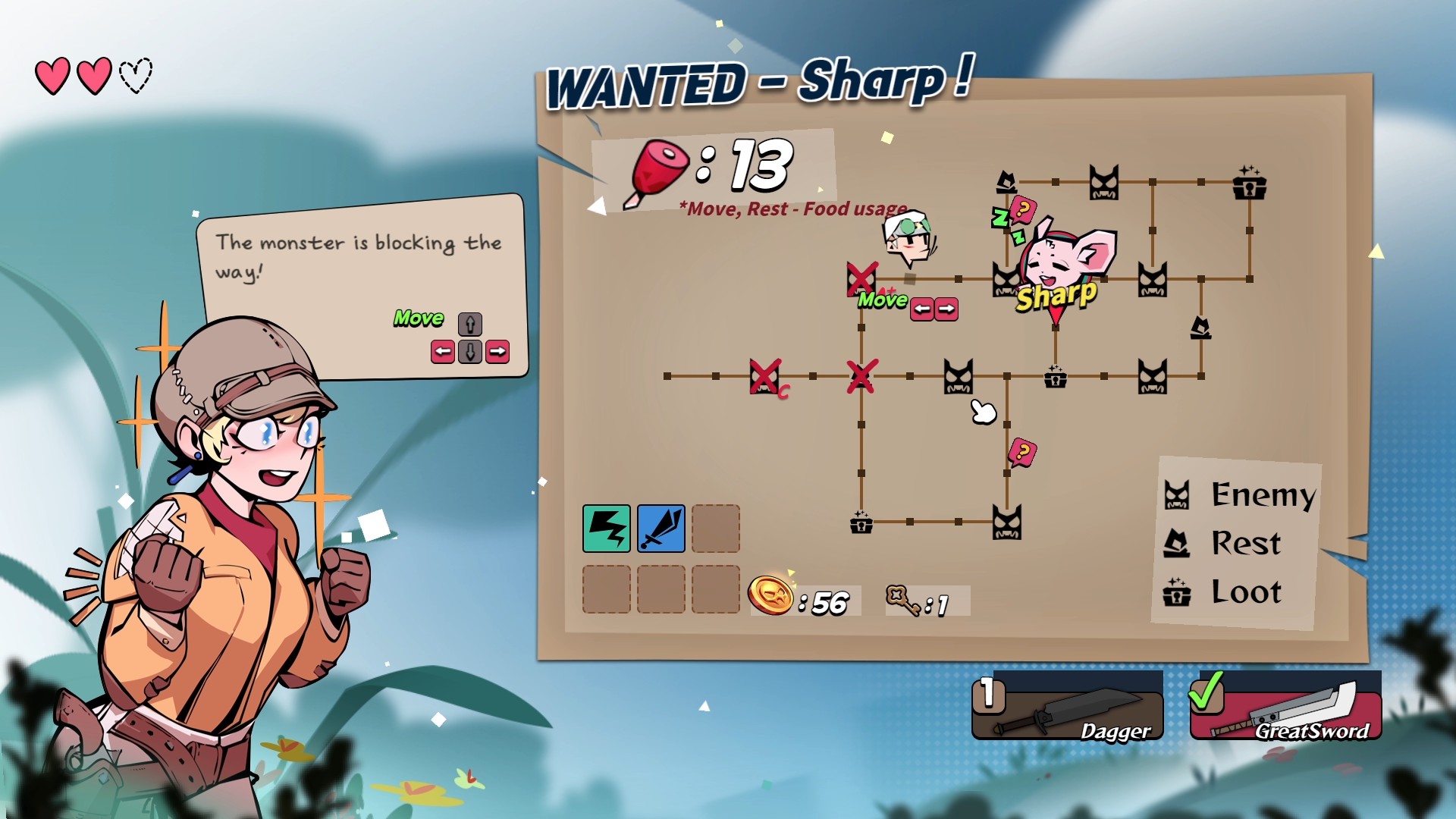Viewport: 1456px width, 819px height.
Task: Click the Enemy entry in the legend
Action: coord(1241,495)
